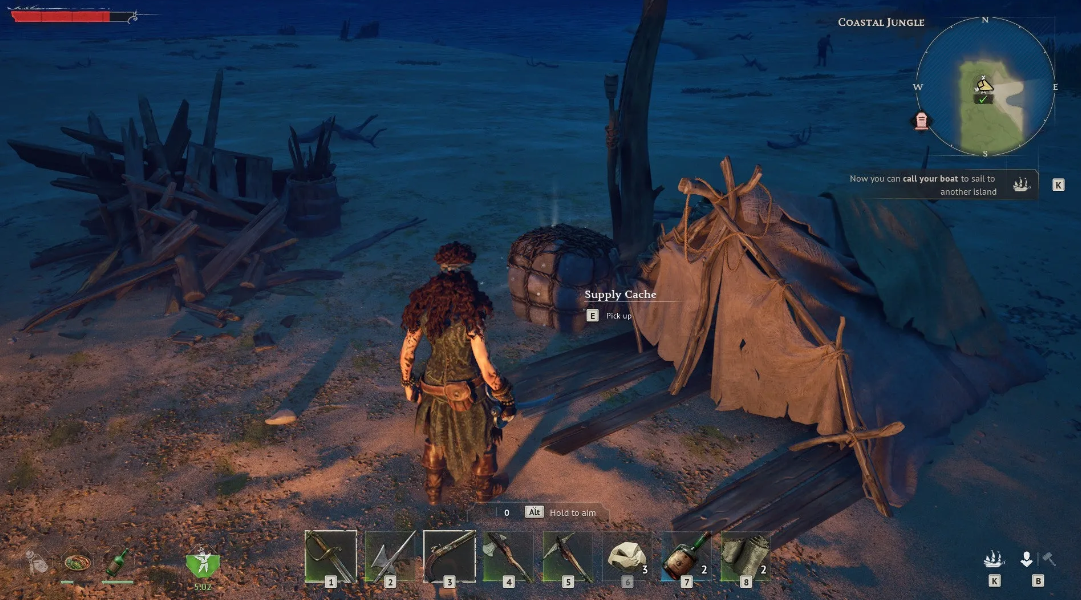This screenshot has height=600, width=1081.
Task: Click the green buff icon with timer
Action: point(202,563)
